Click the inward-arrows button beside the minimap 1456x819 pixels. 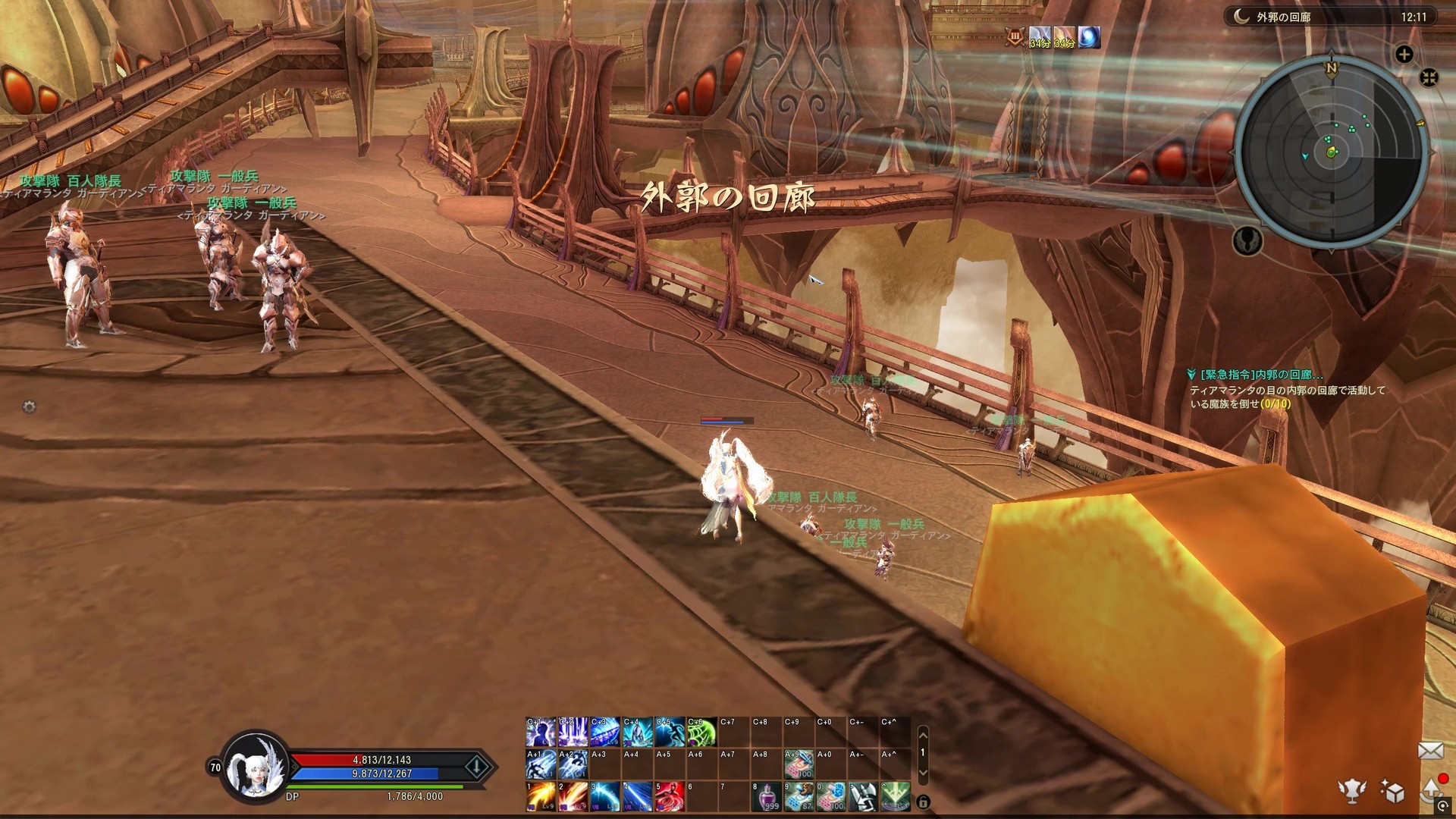click(1429, 77)
